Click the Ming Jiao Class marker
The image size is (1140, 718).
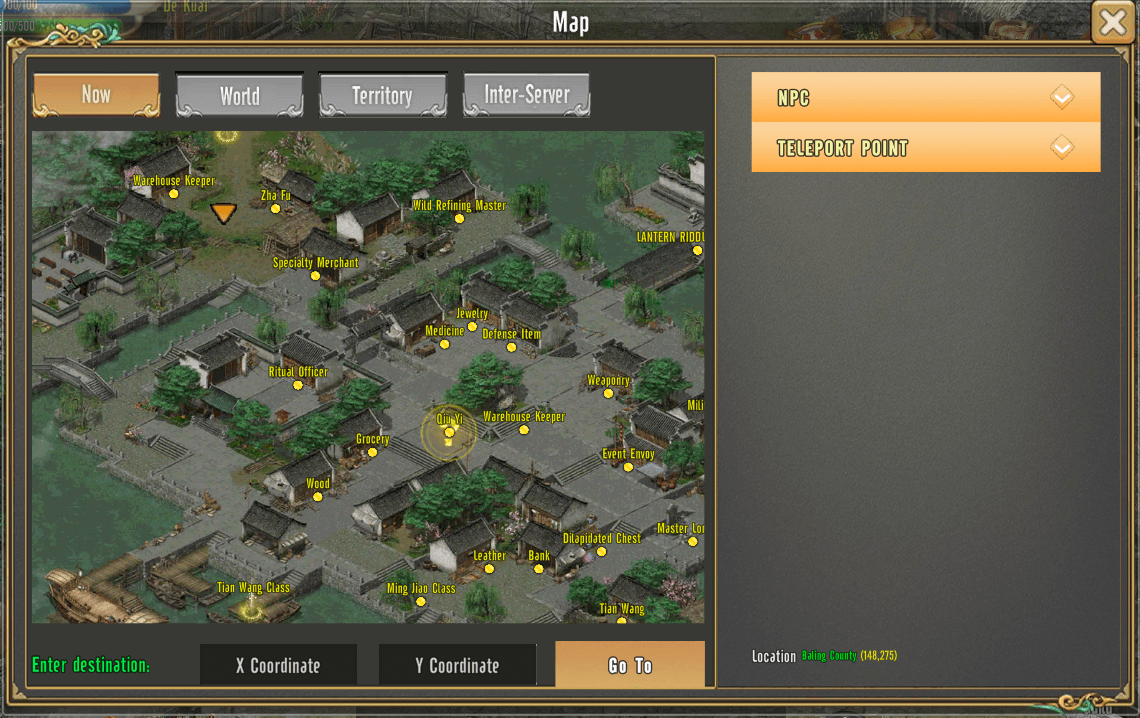pyautogui.click(x=421, y=601)
